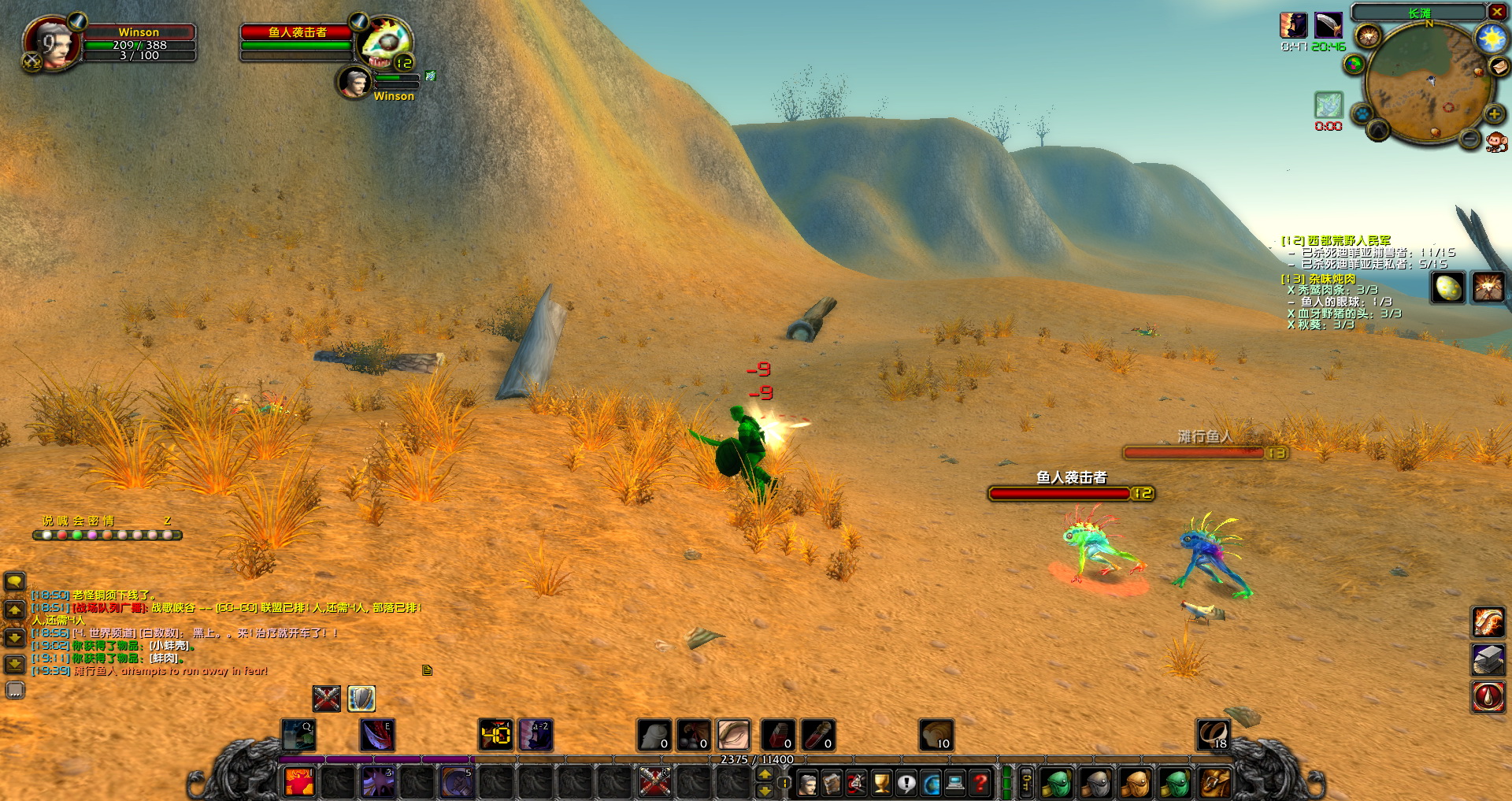The width and height of the screenshot is (1512, 801).
Task: Open chat options with the ... button
Action: [x=16, y=690]
